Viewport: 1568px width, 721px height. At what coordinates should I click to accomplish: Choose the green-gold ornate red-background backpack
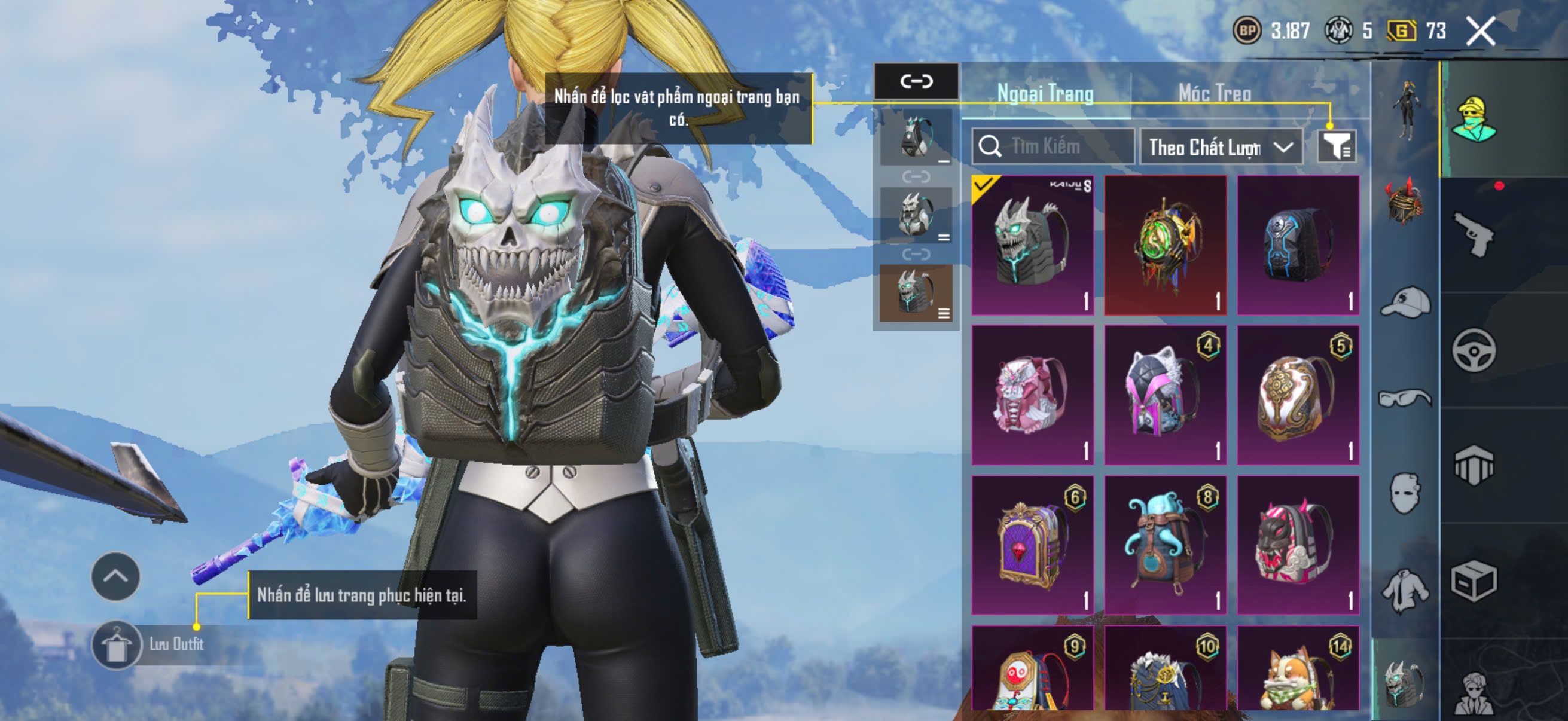pyautogui.click(x=1165, y=245)
